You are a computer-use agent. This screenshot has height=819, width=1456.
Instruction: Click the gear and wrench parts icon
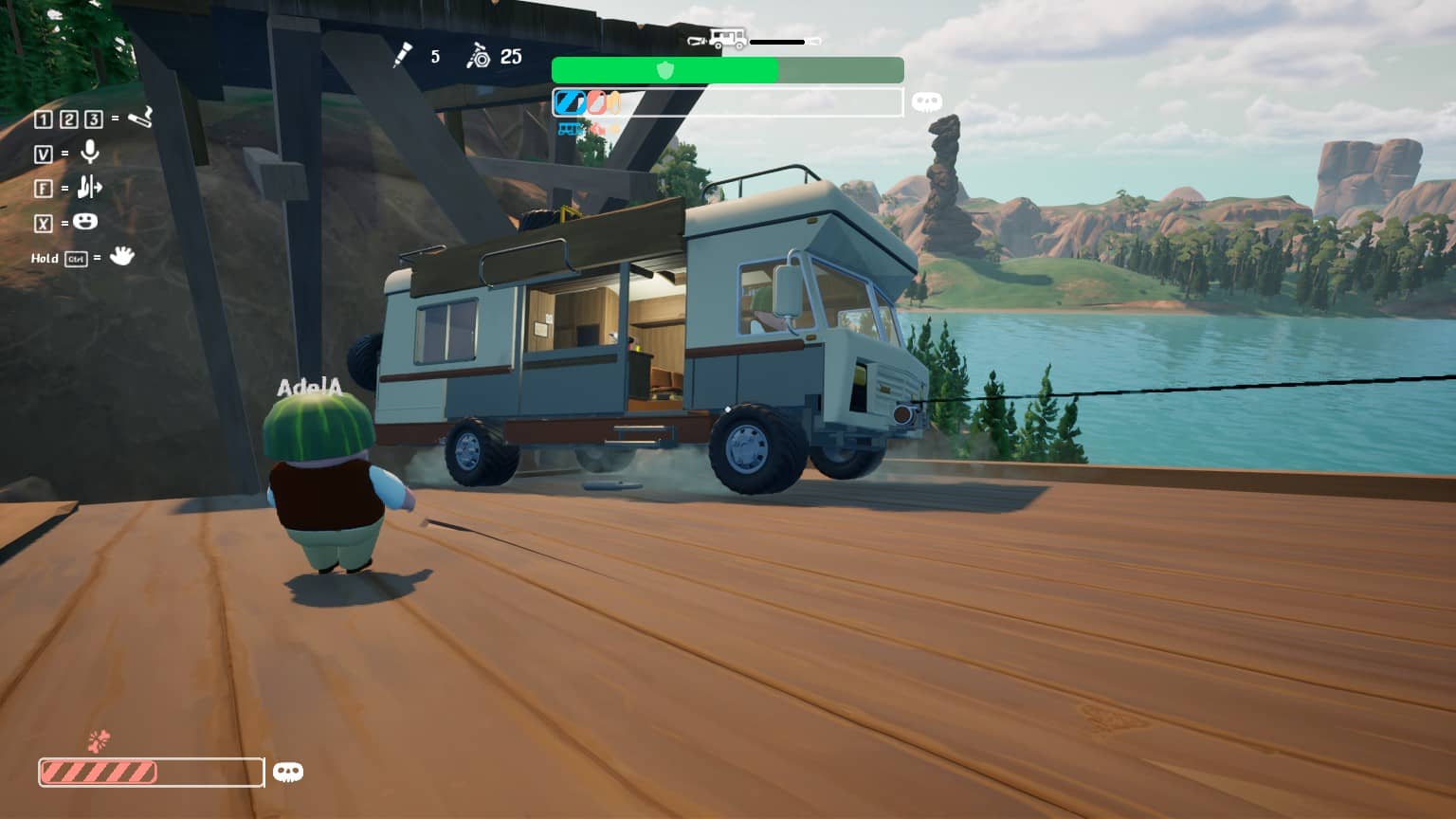click(479, 57)
